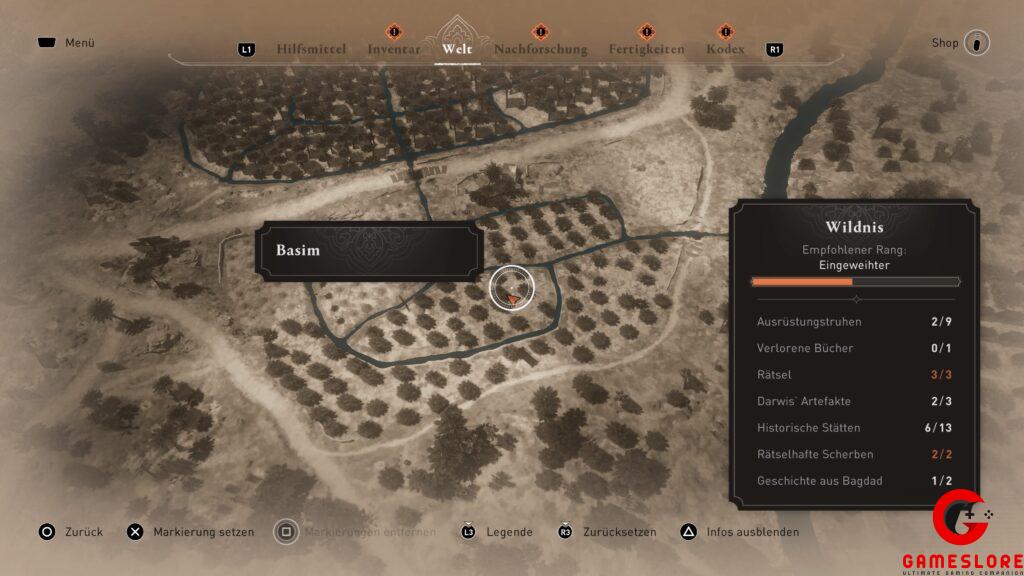The width and height of the screenshot is (1024, 576).
Task: Select the Welt tab
Action: (x=456, y=49)
